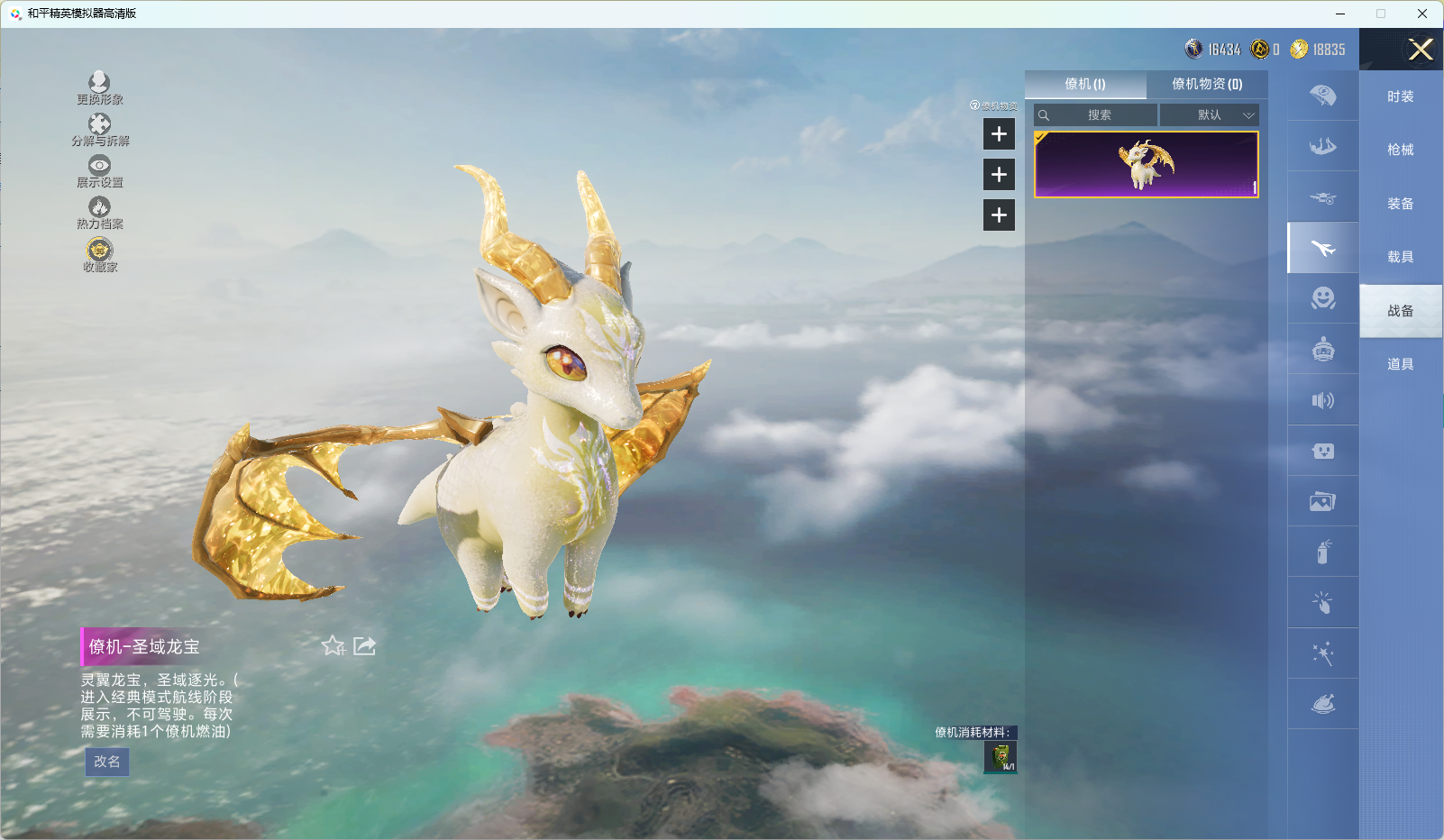Switch to the 枪械 category
The width and height of the screenshot is (1444, 840).
(x=1400, y=150)
